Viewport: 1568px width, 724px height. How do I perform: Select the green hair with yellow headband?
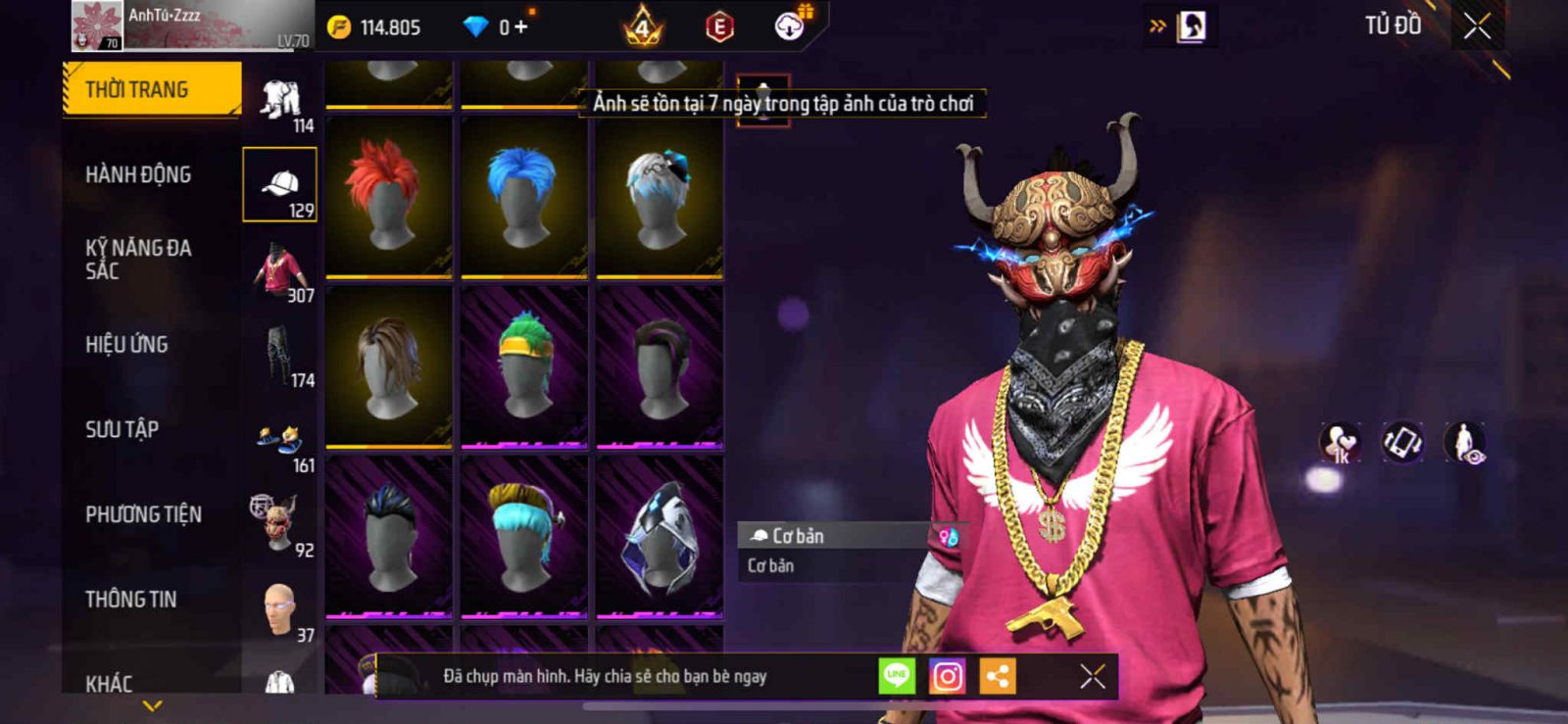point(524,365)
